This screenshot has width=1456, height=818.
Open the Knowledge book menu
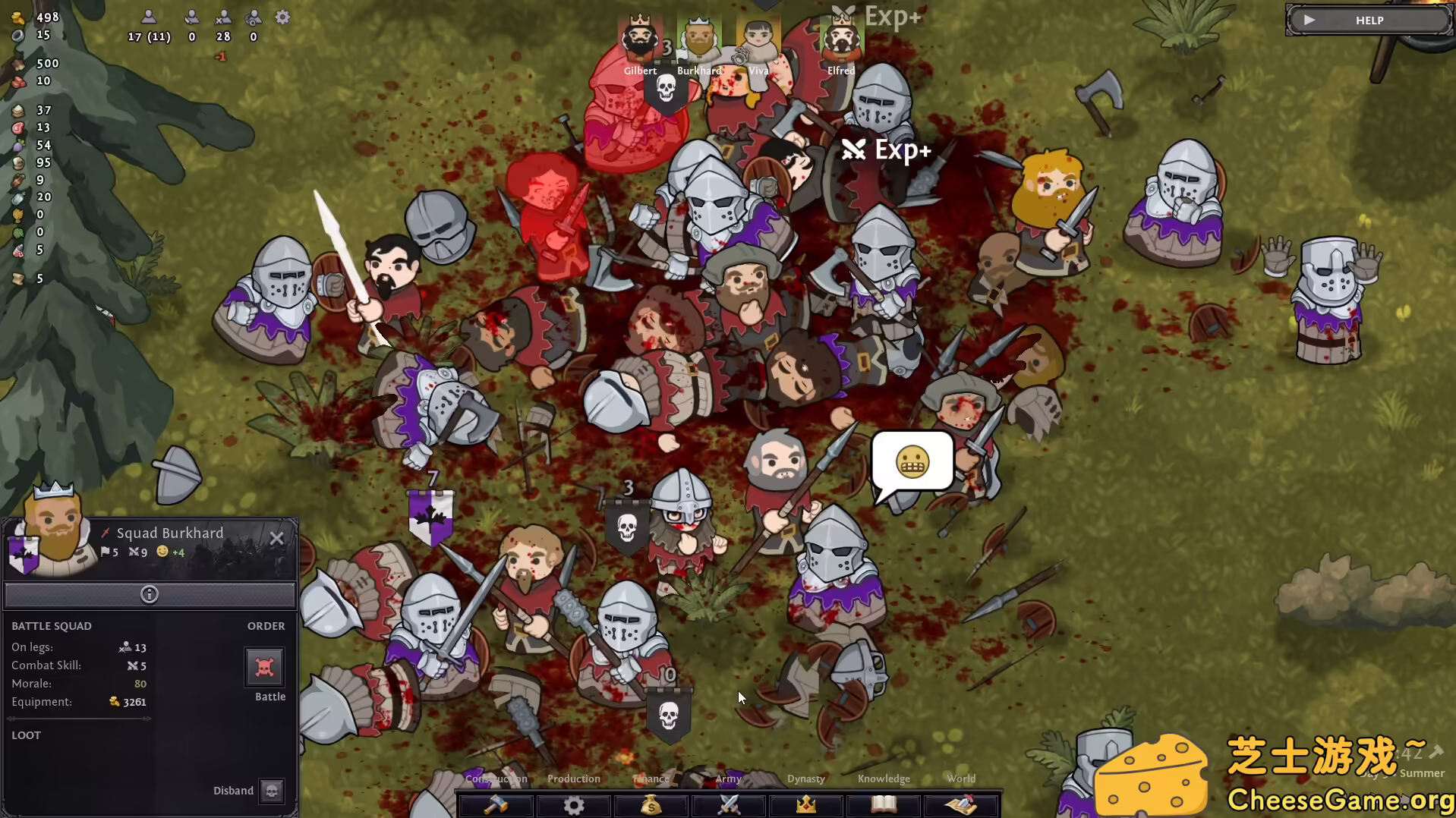click(884, 804)
